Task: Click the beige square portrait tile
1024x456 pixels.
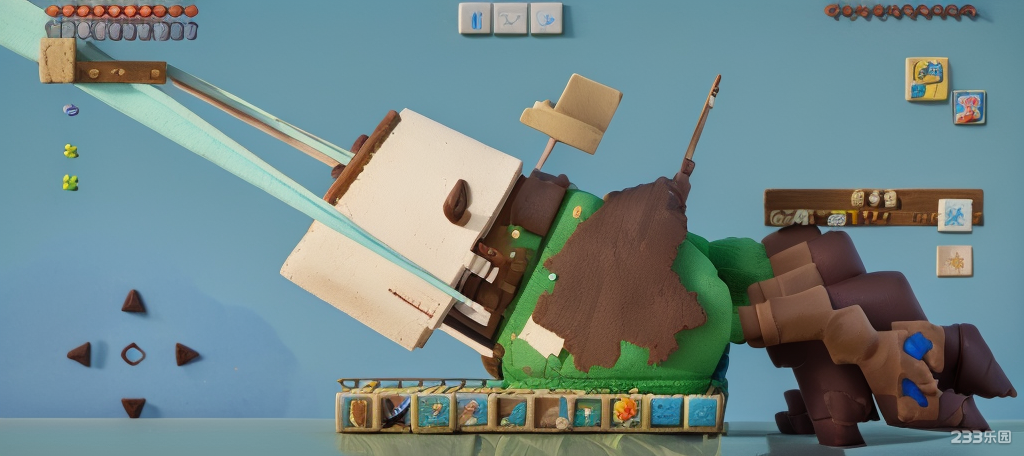Action: 57,59
